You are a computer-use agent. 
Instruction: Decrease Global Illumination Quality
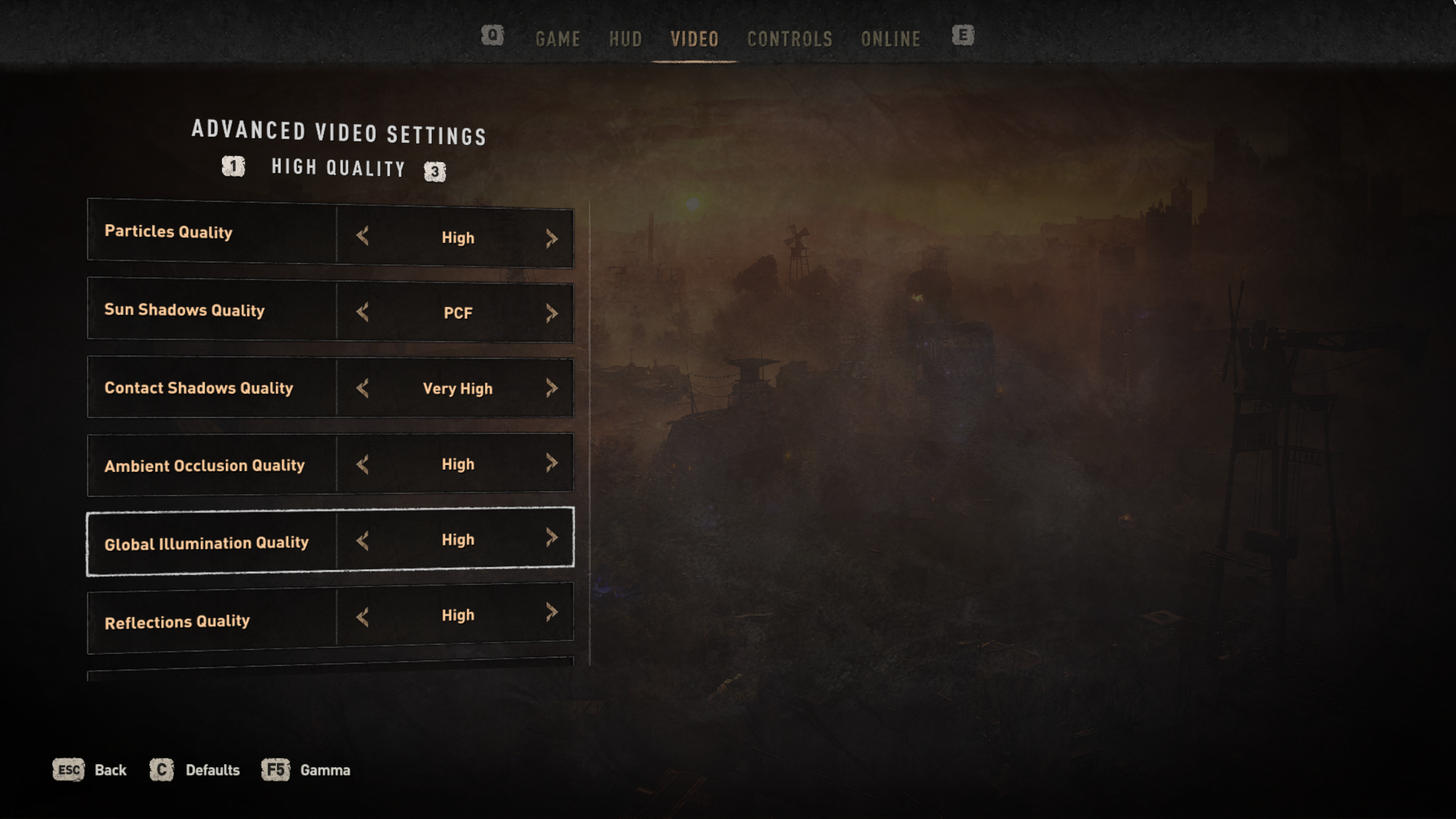click(x=363, y=541)
